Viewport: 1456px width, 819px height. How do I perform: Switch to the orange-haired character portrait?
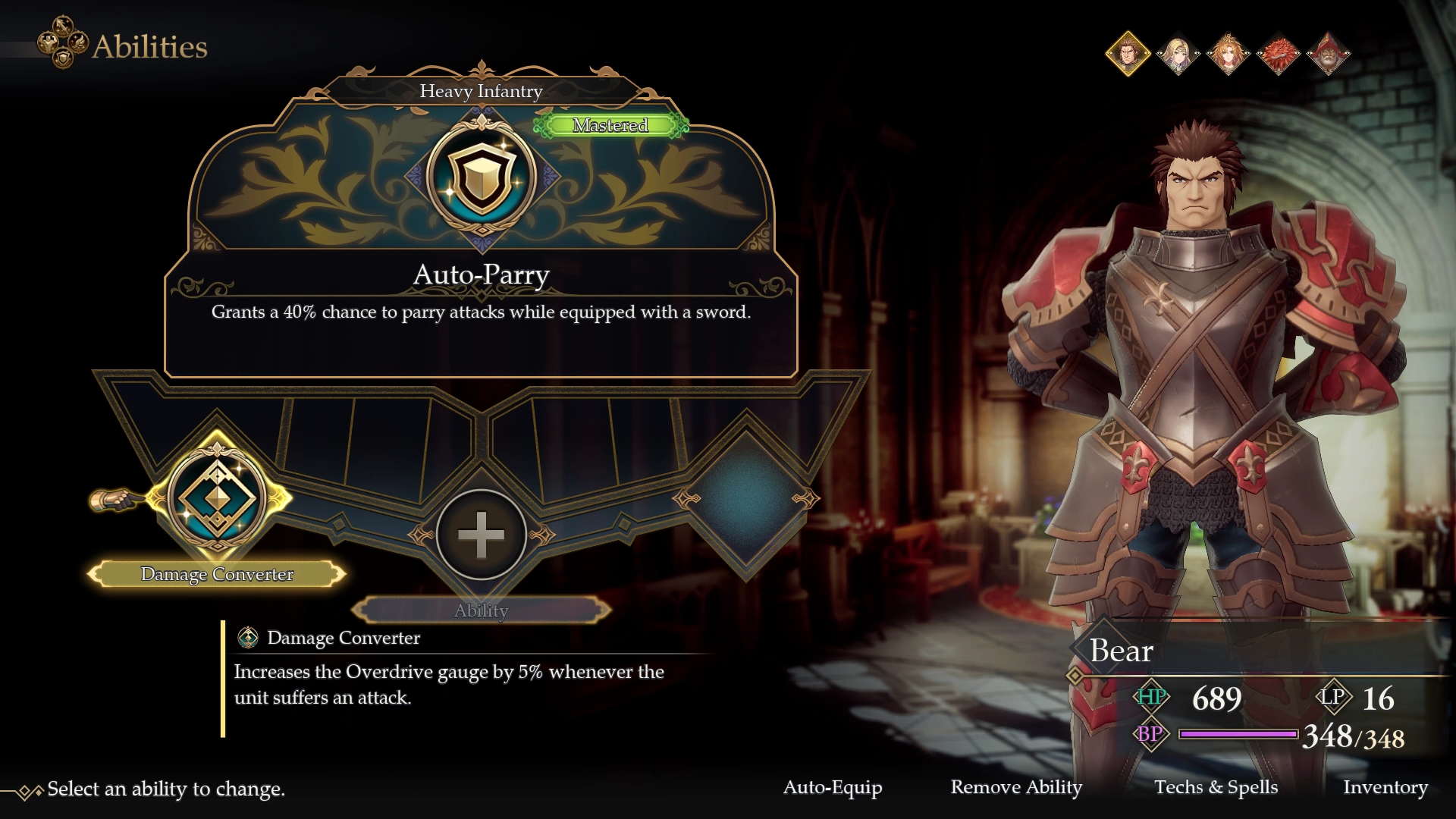click(1228, 53)
